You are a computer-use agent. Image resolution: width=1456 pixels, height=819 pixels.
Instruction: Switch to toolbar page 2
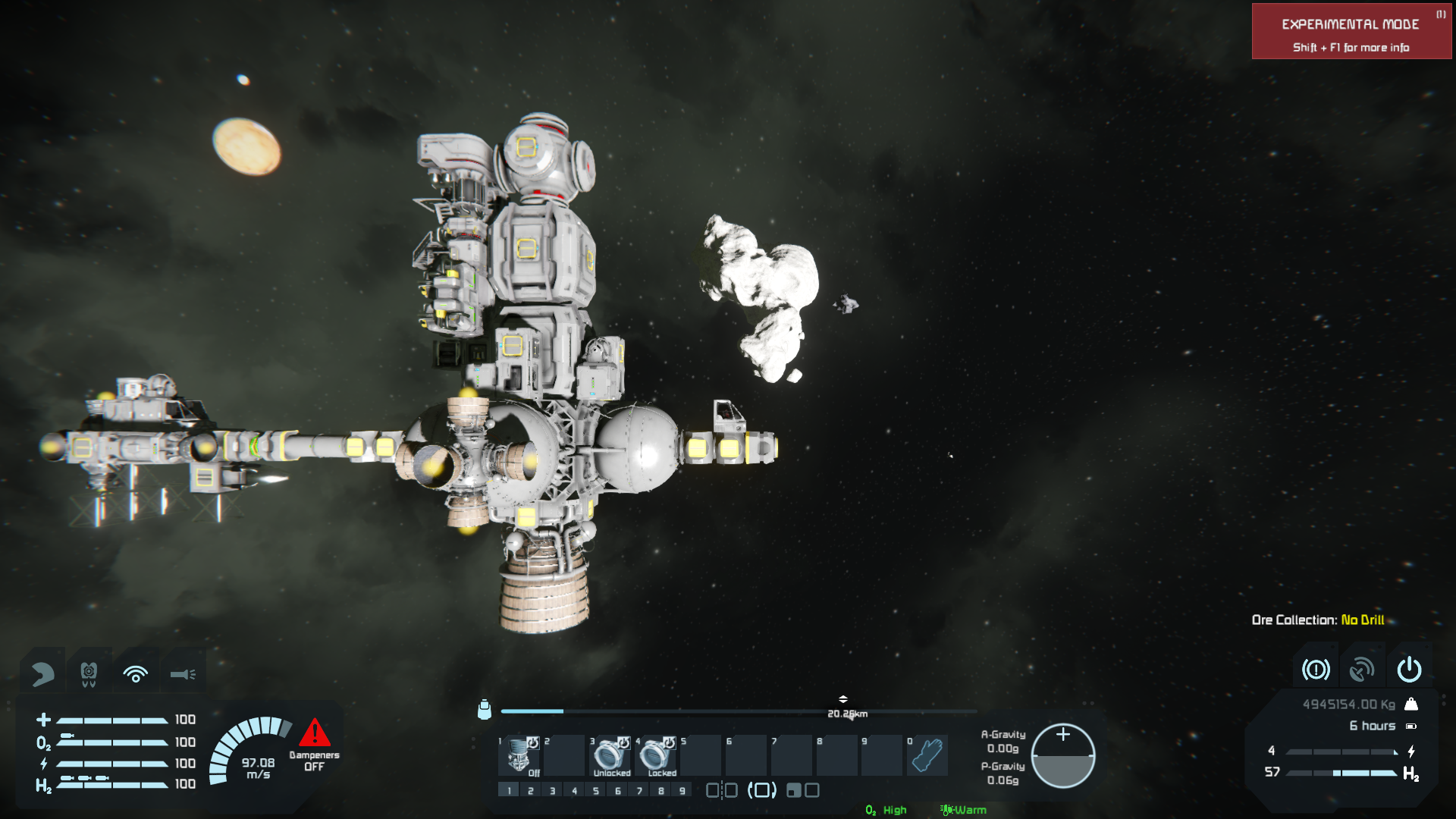531,791
